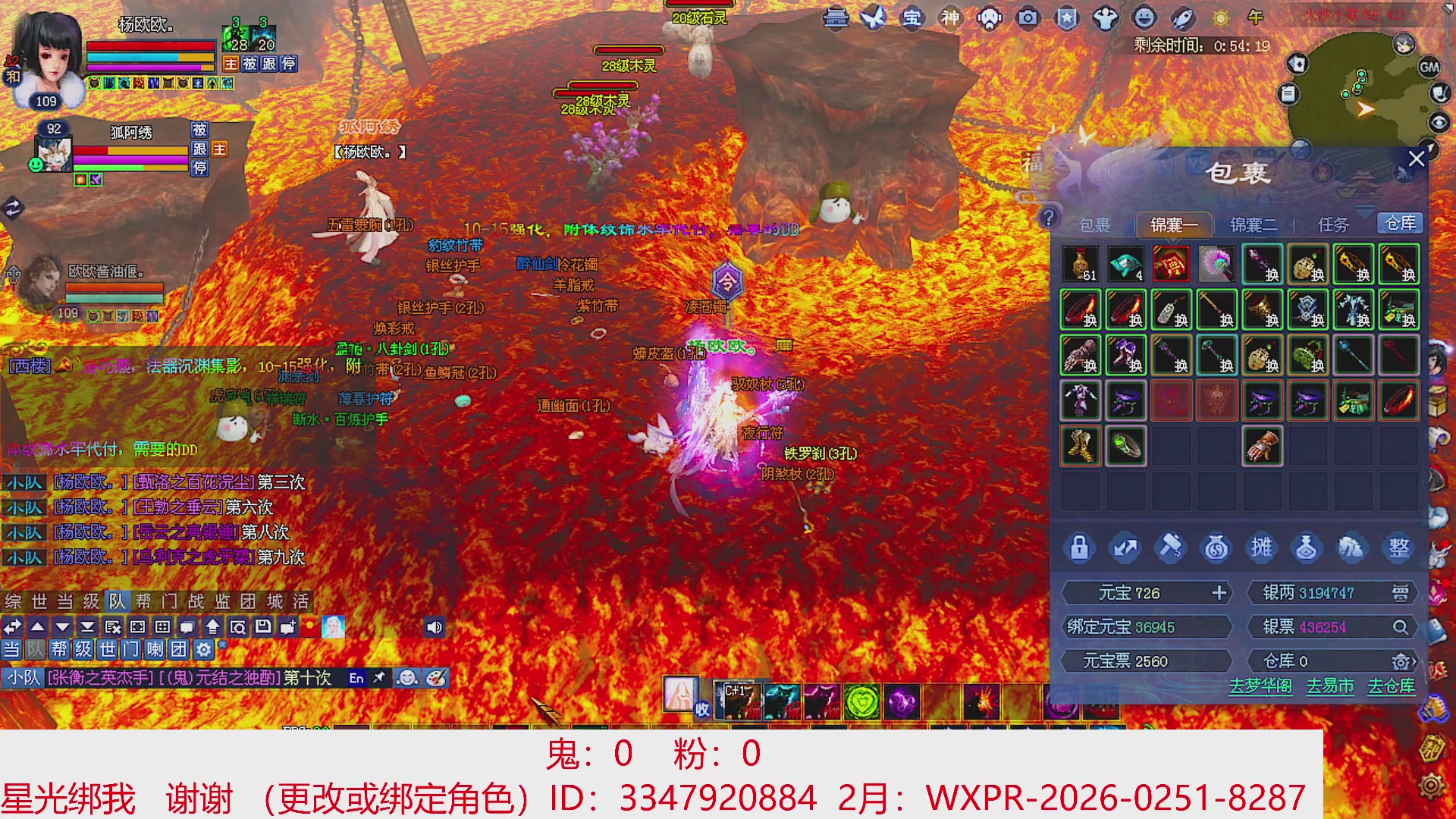This screenshot has width=1456, height=819.
Task: Open the 去易市 market link
Action: click(x=1329, y=687)
